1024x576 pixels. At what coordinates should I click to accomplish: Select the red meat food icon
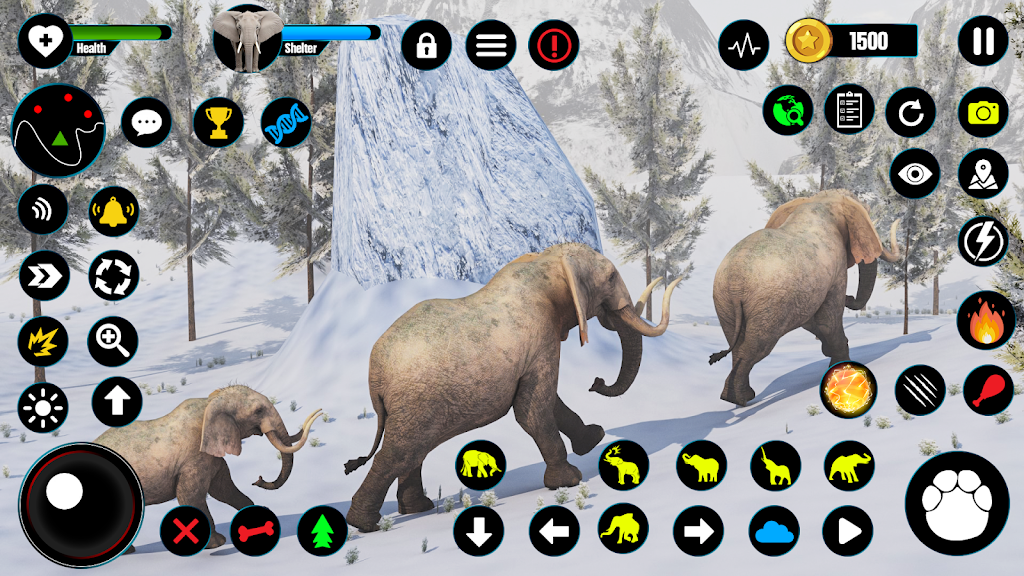coord(988,390)
